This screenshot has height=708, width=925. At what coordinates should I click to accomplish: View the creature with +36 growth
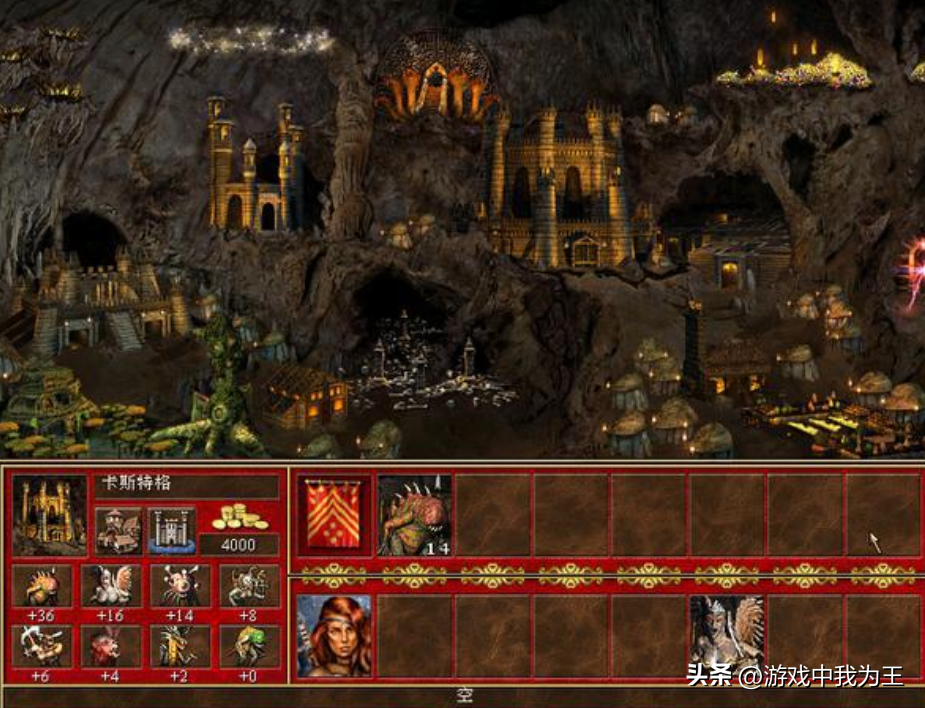[41, 586]
